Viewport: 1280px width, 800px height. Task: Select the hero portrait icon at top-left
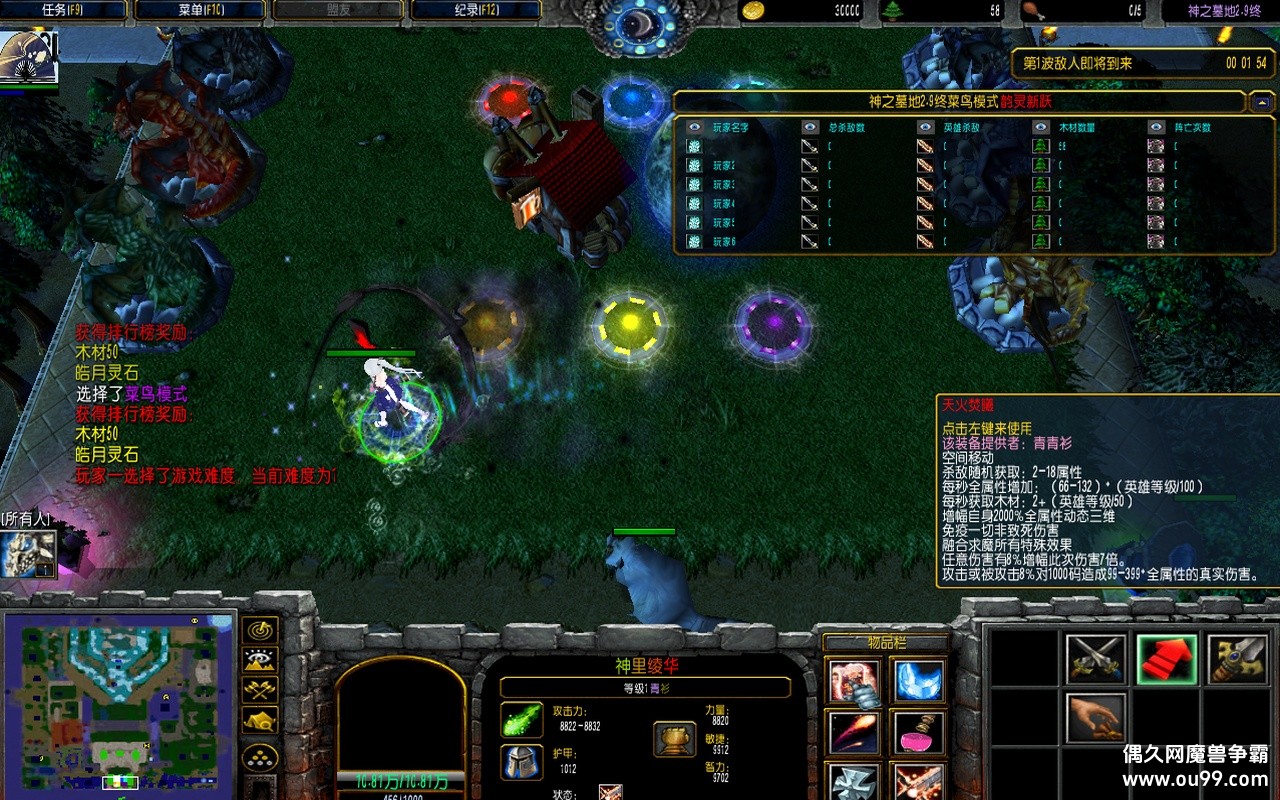pyautogui.click(x=28, y=57)
